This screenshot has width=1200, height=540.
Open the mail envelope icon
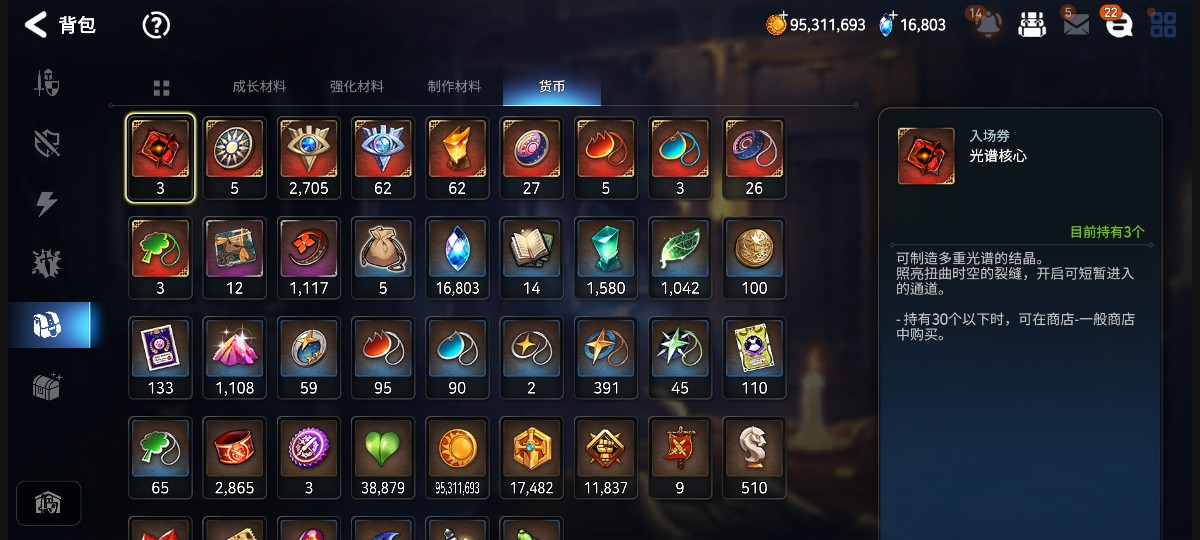pos(1076,25)
